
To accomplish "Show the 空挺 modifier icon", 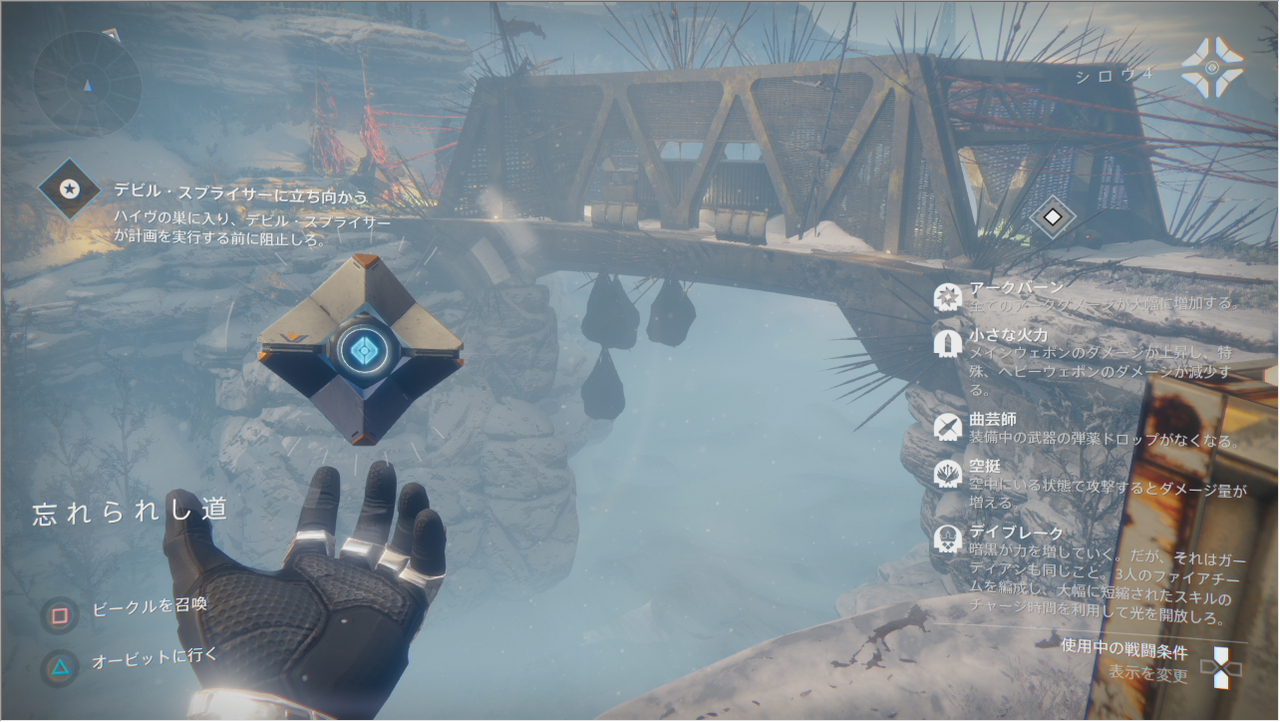I will click(x=947, y=473).
